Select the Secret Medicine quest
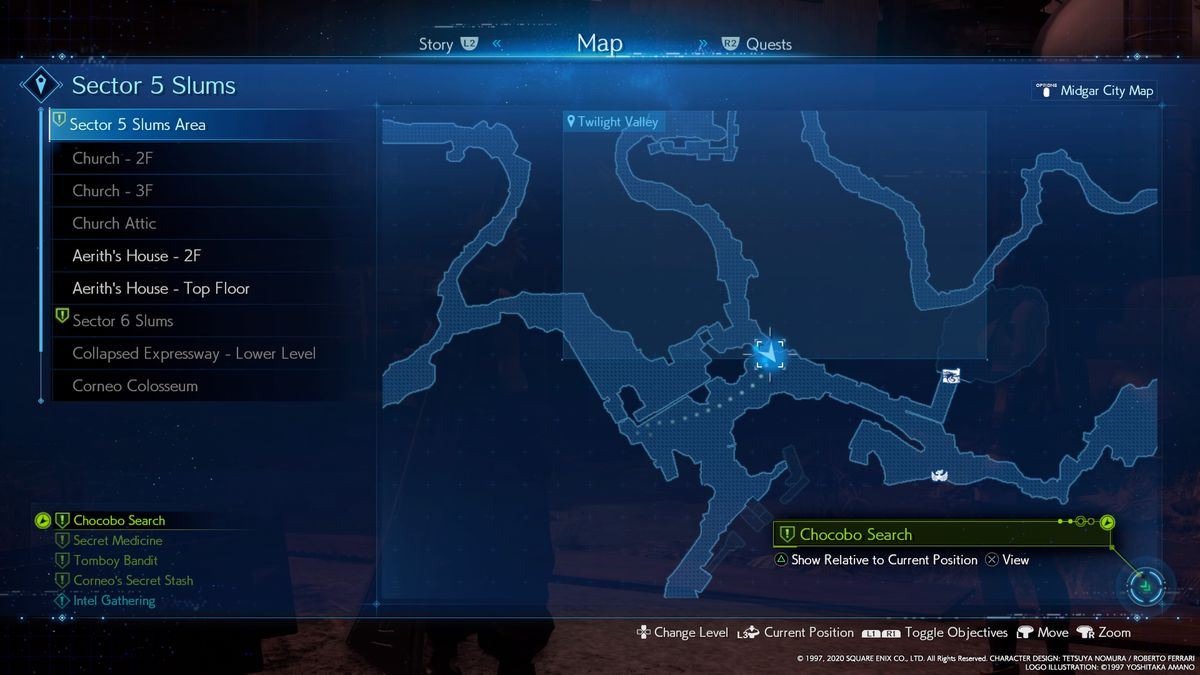The height and width of the screenshot is (675, 1200). coord(118,541)
